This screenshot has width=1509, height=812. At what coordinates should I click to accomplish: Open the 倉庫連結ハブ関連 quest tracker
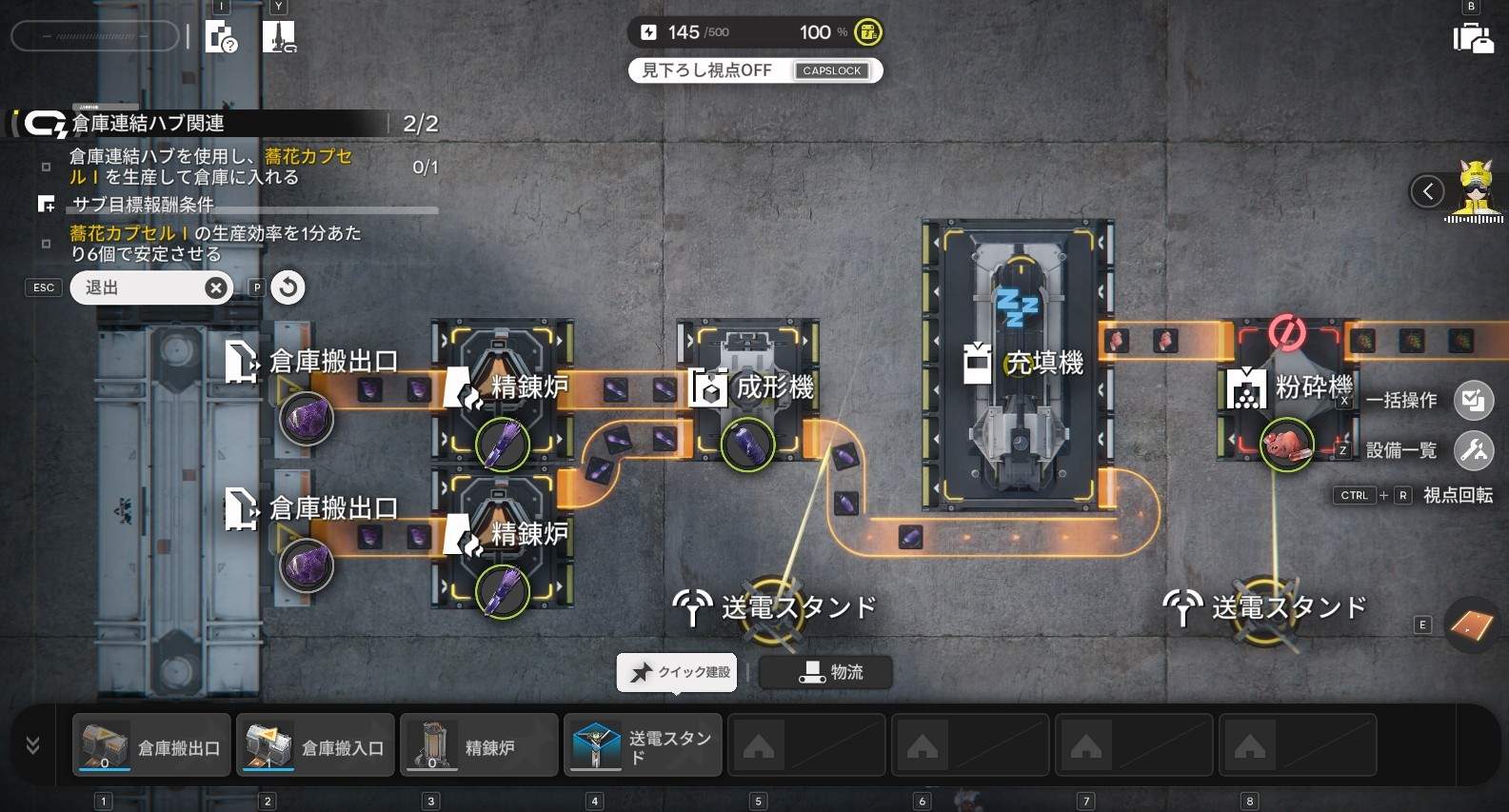[x=148, y=124]
